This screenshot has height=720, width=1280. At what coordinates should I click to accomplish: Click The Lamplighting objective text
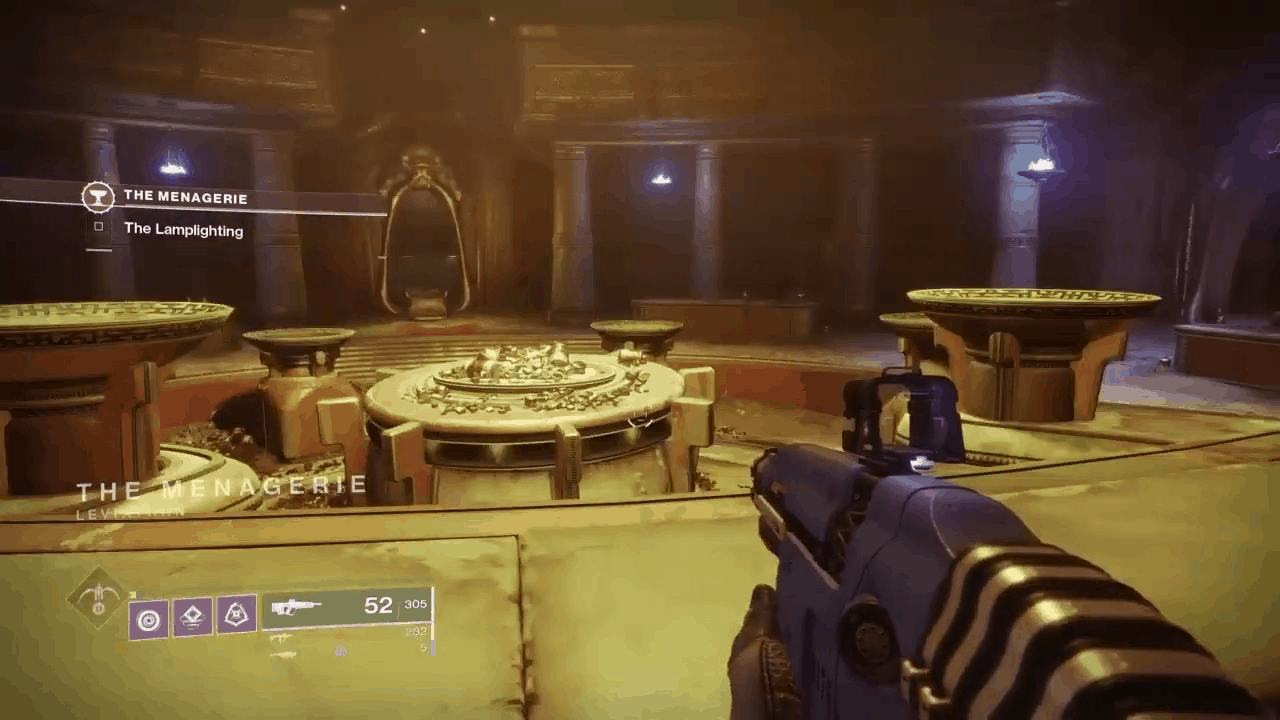click(x=183, y=230)
